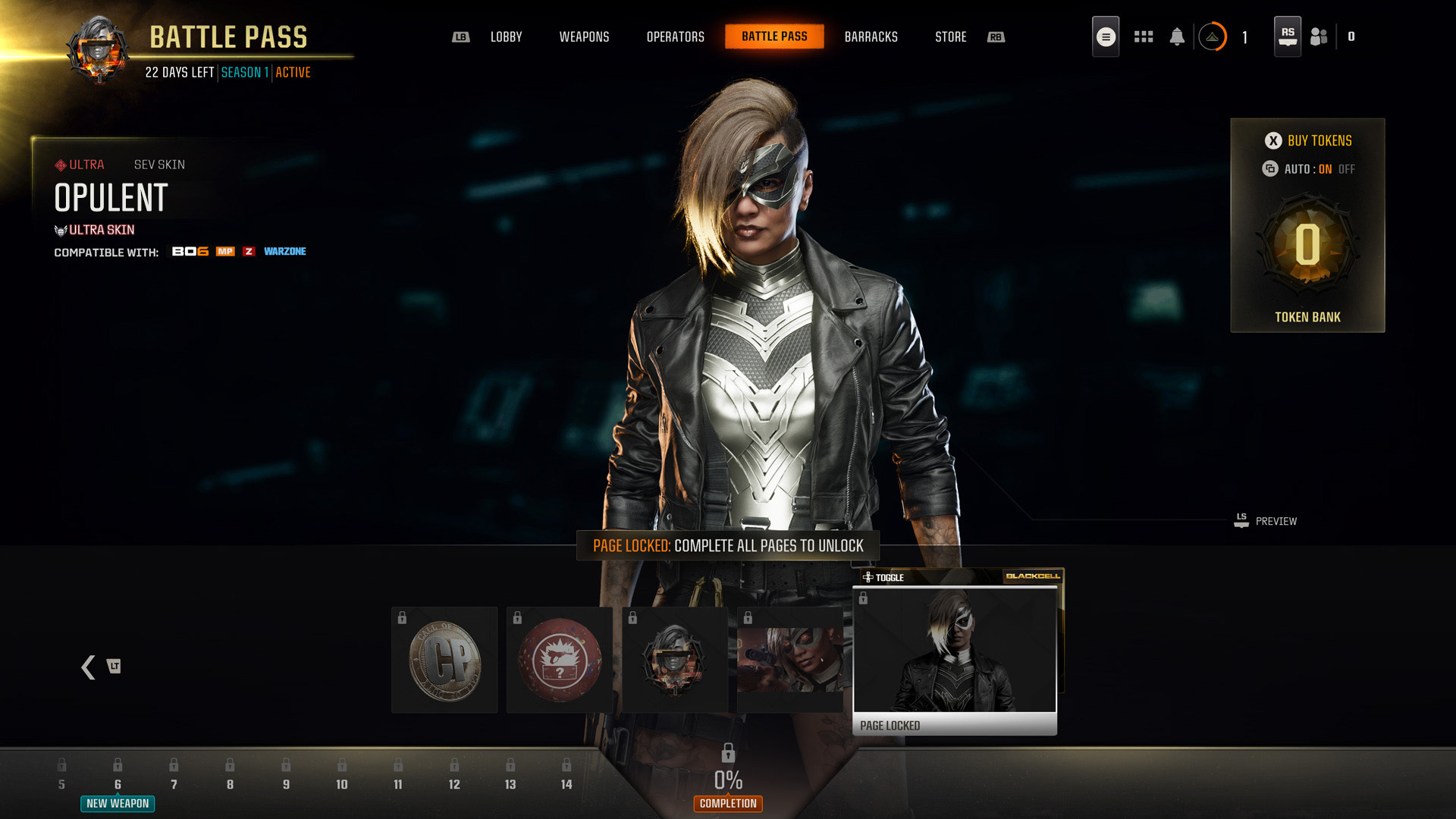Viewport: 1456px width, 819px height.
Task: Open the Barracks tab
Action: 871,37
